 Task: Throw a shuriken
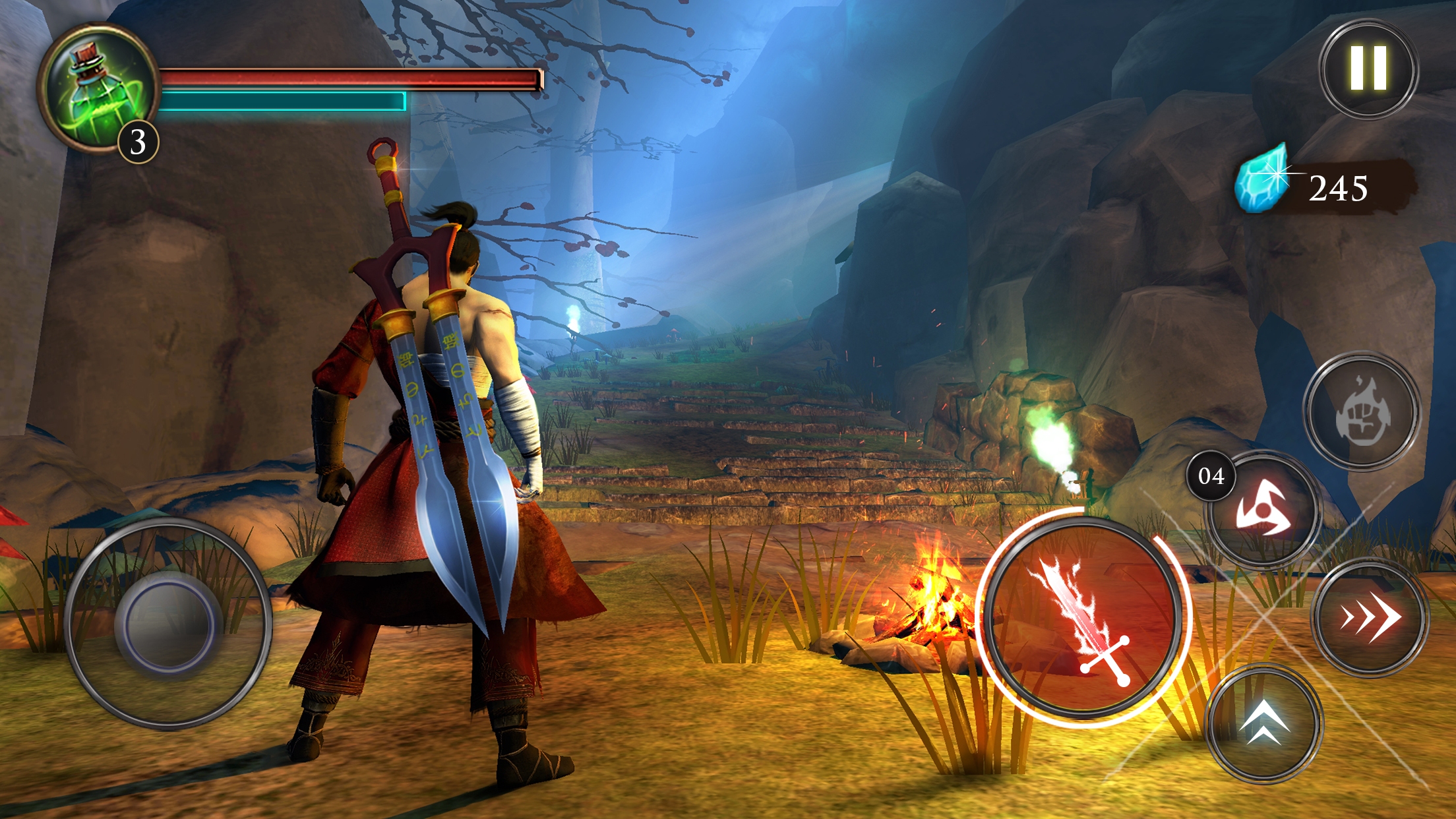(x=1263, y=509)
